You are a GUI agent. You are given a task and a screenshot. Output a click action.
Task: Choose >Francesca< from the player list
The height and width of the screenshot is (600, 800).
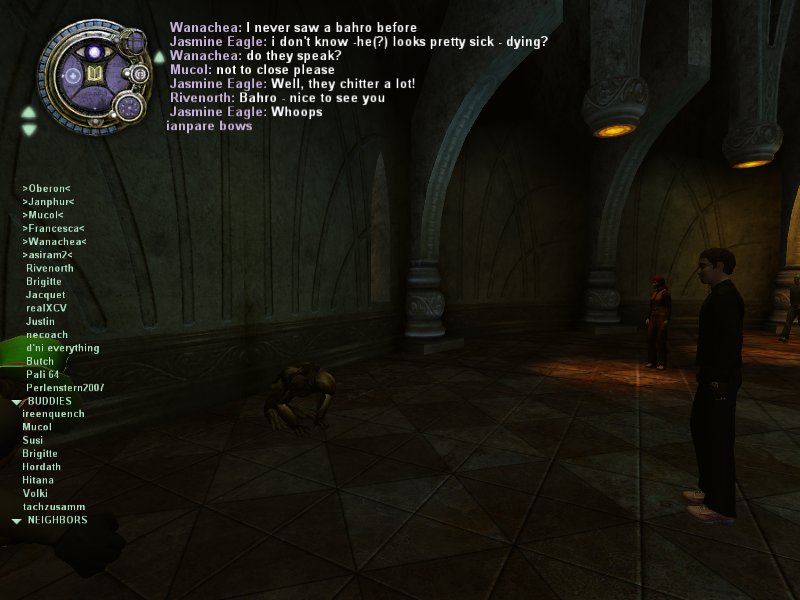52,228
